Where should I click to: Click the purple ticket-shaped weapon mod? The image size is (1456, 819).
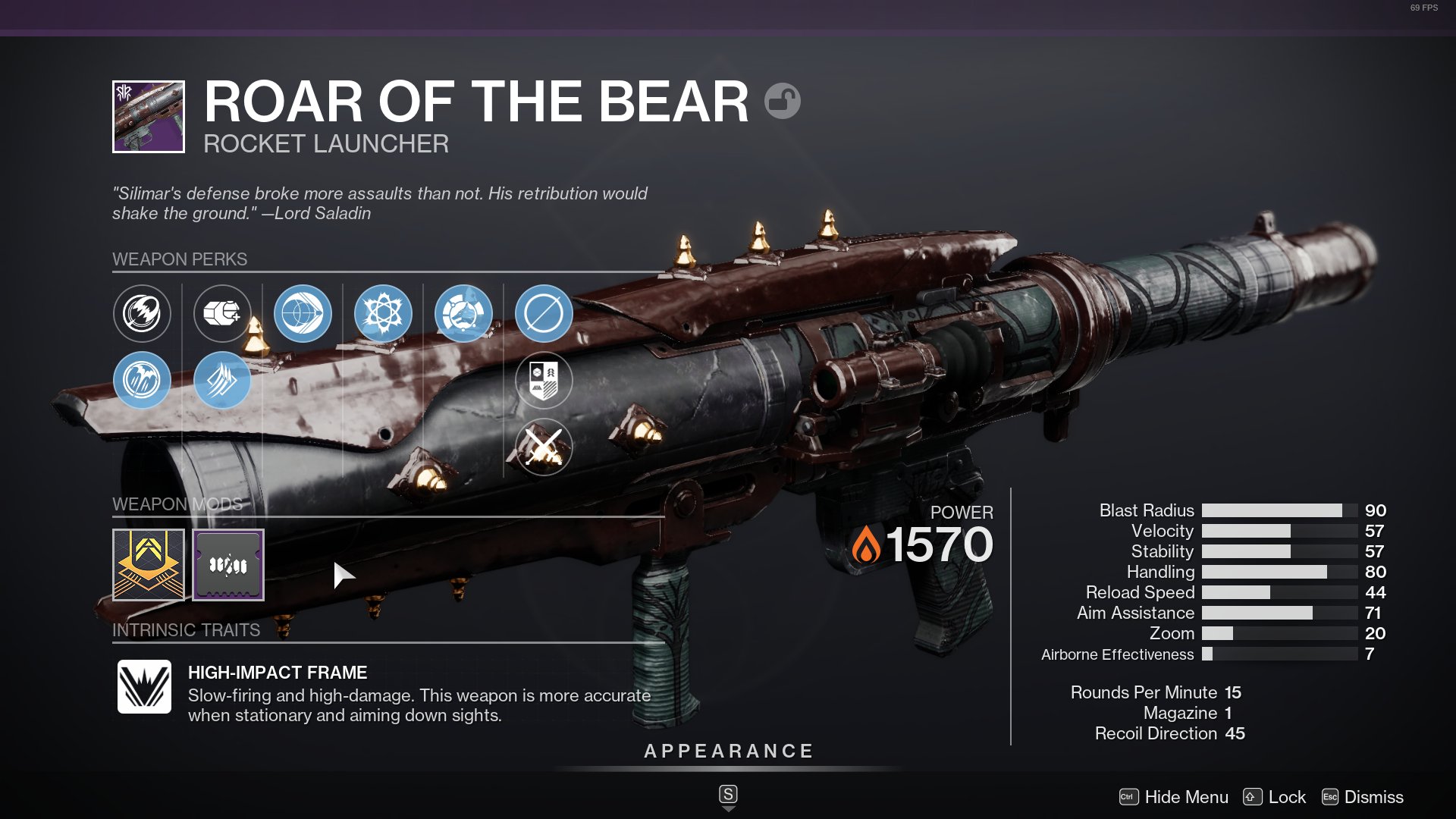click(x=227, y=564)
